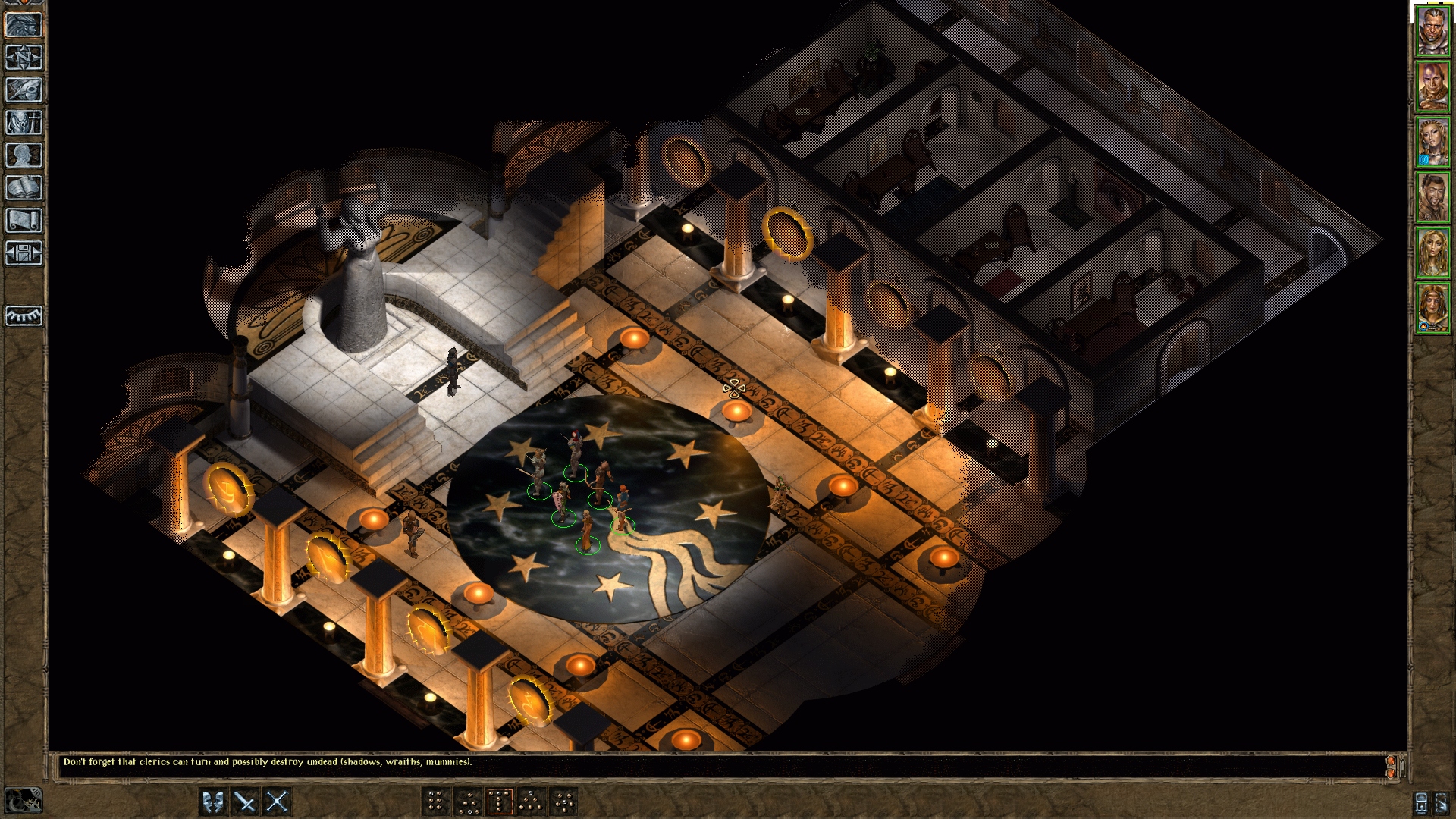Return to the game view via top sidebar icon
This screenshot has width=1456, height=819.
point(23,25)
